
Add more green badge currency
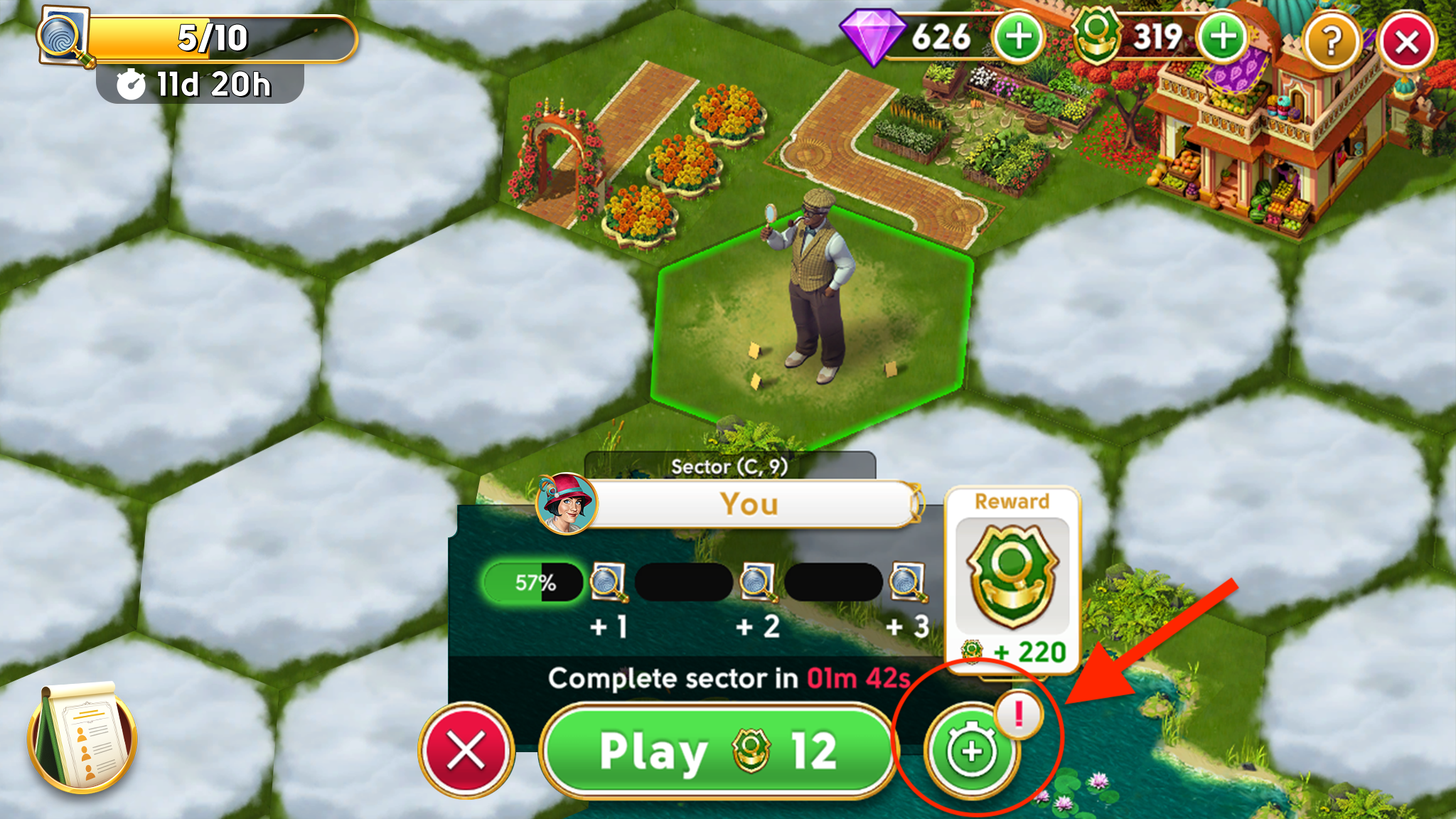[x=1223, y=38]
